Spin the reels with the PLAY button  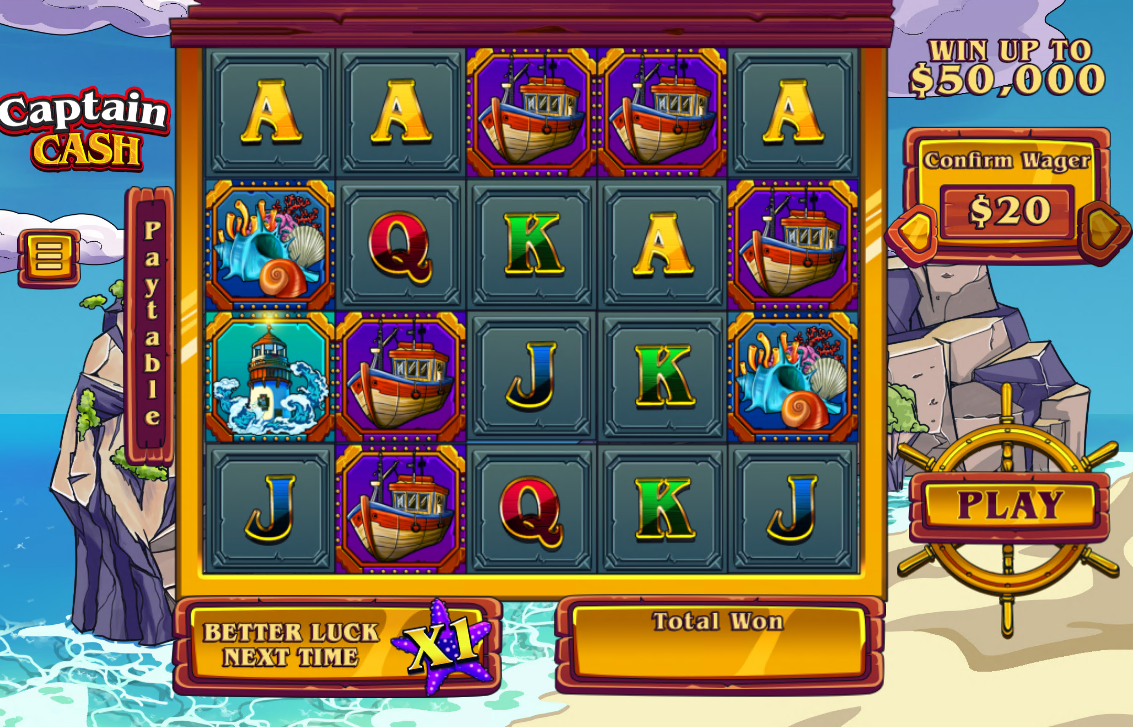[x=1010, y=505]
